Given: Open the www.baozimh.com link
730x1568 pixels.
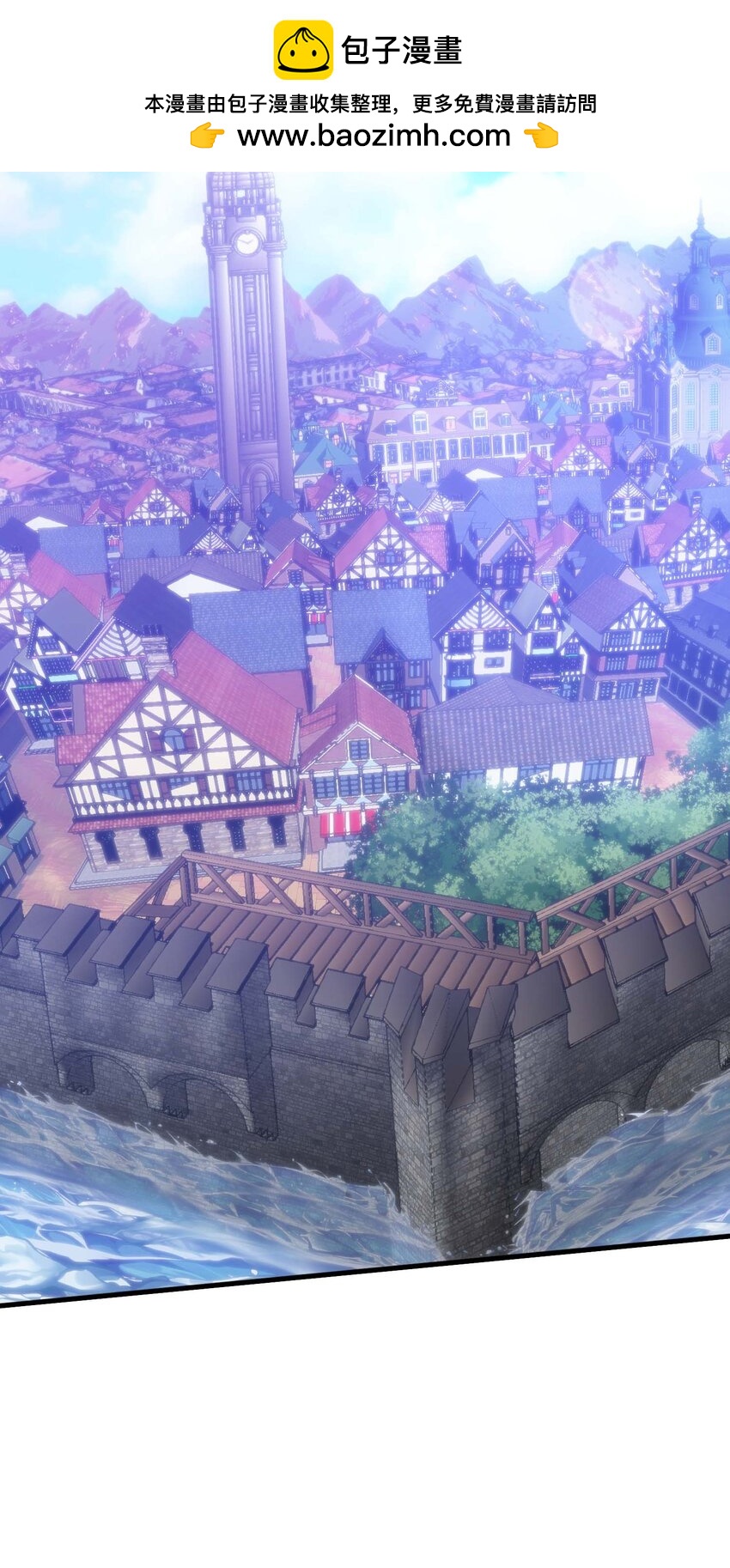Looking at the screenshot, I should pos(374,136).
